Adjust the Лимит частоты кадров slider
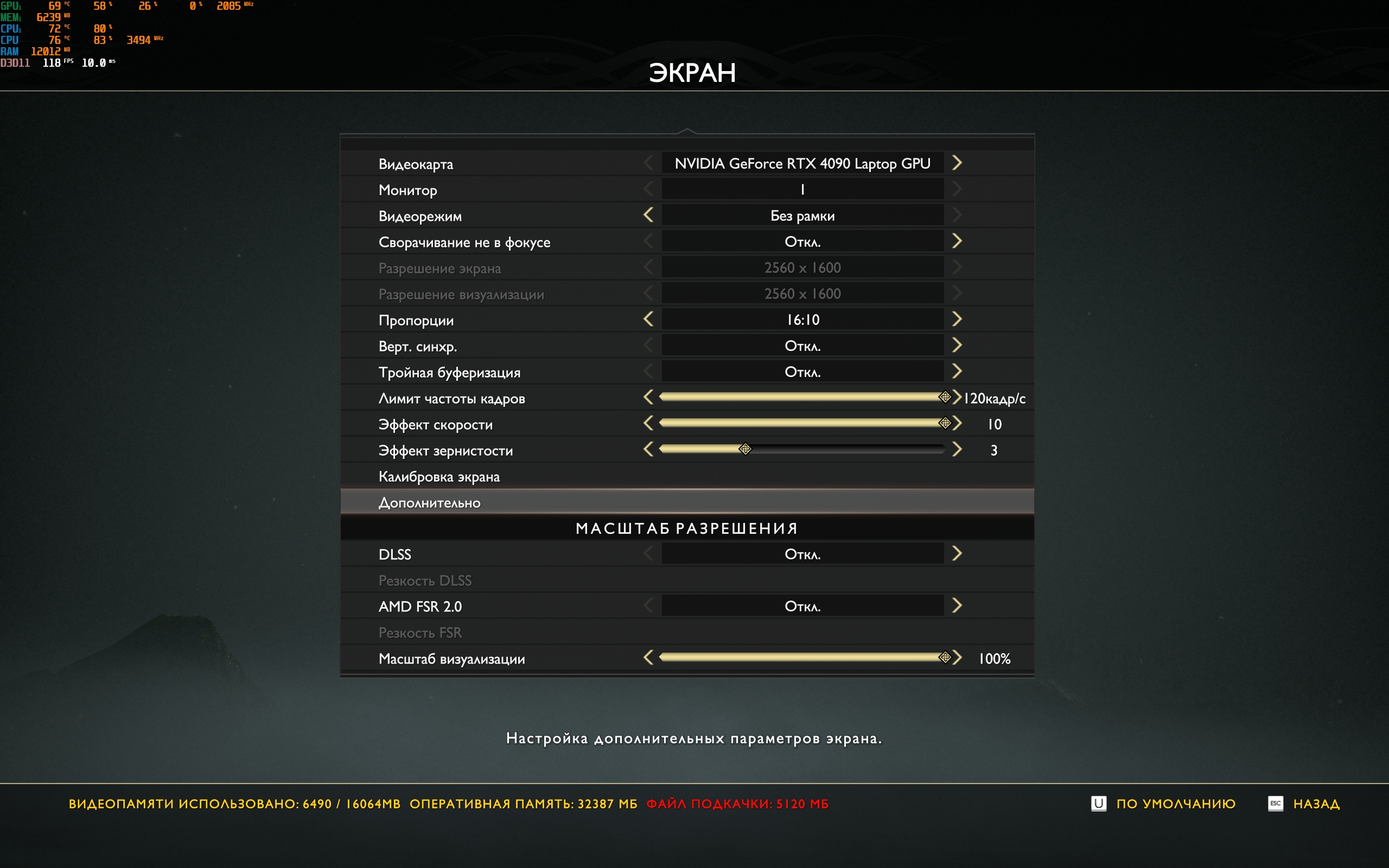This screenshot has height=868, width=1389. (x=802, y=397)
